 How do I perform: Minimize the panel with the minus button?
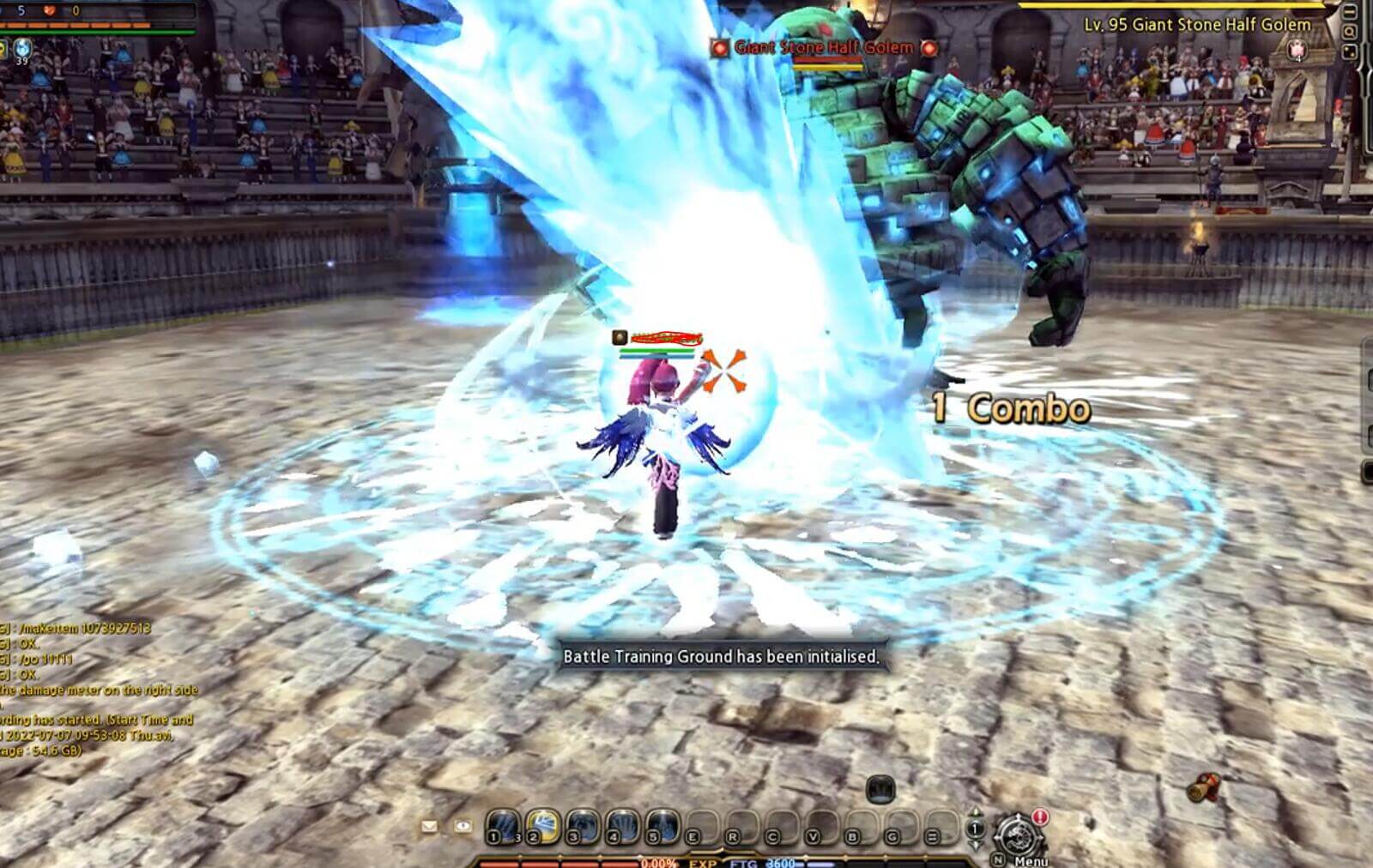[1349, 13]
